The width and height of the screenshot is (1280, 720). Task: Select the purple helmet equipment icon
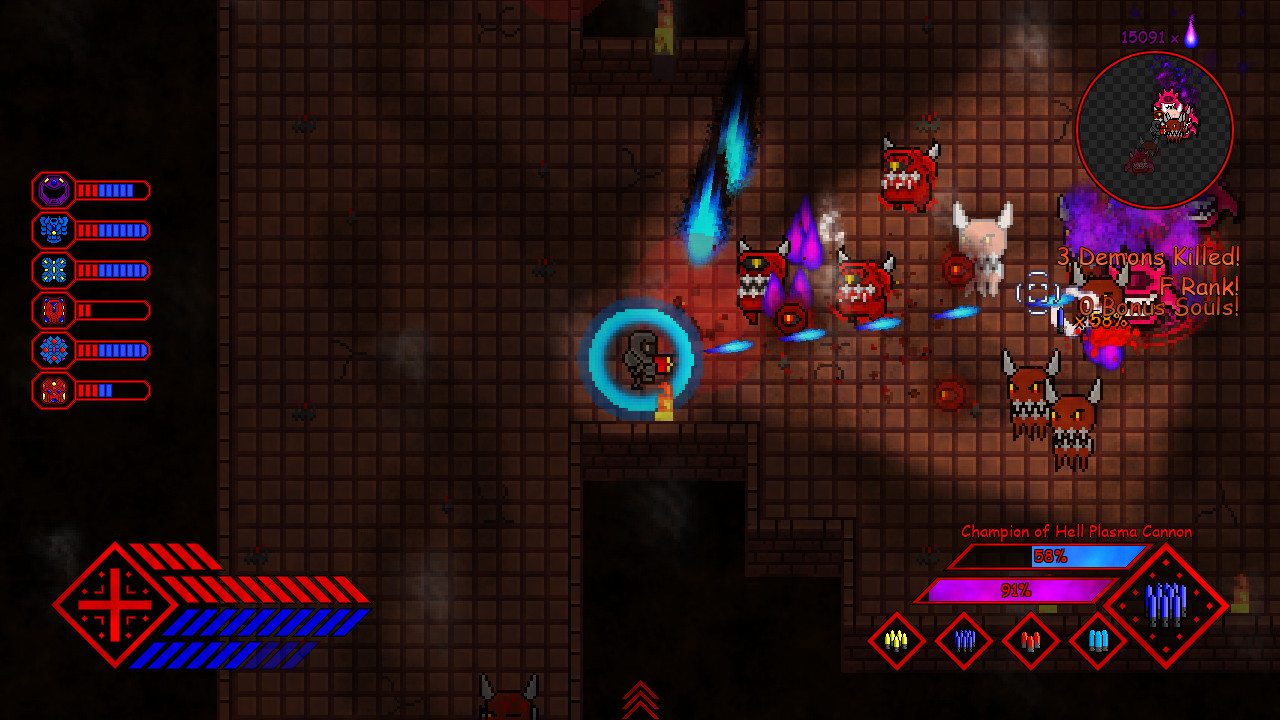click(x=53, y=190)
